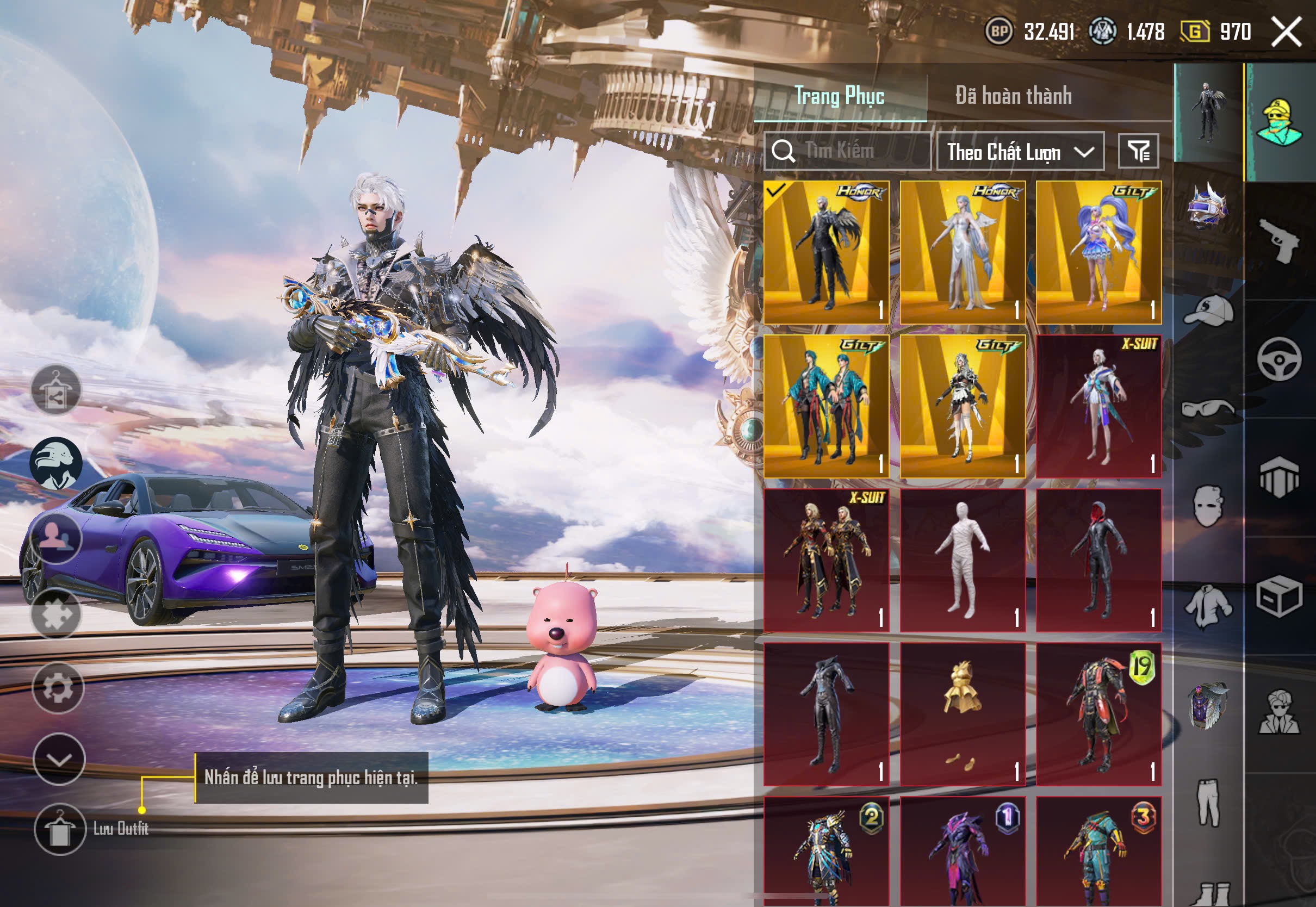Viewport: 1316px width, 907px height.
Task: Open the steering wheel vehicle category
Action: pyautogui.click(x=1280, y=359)
